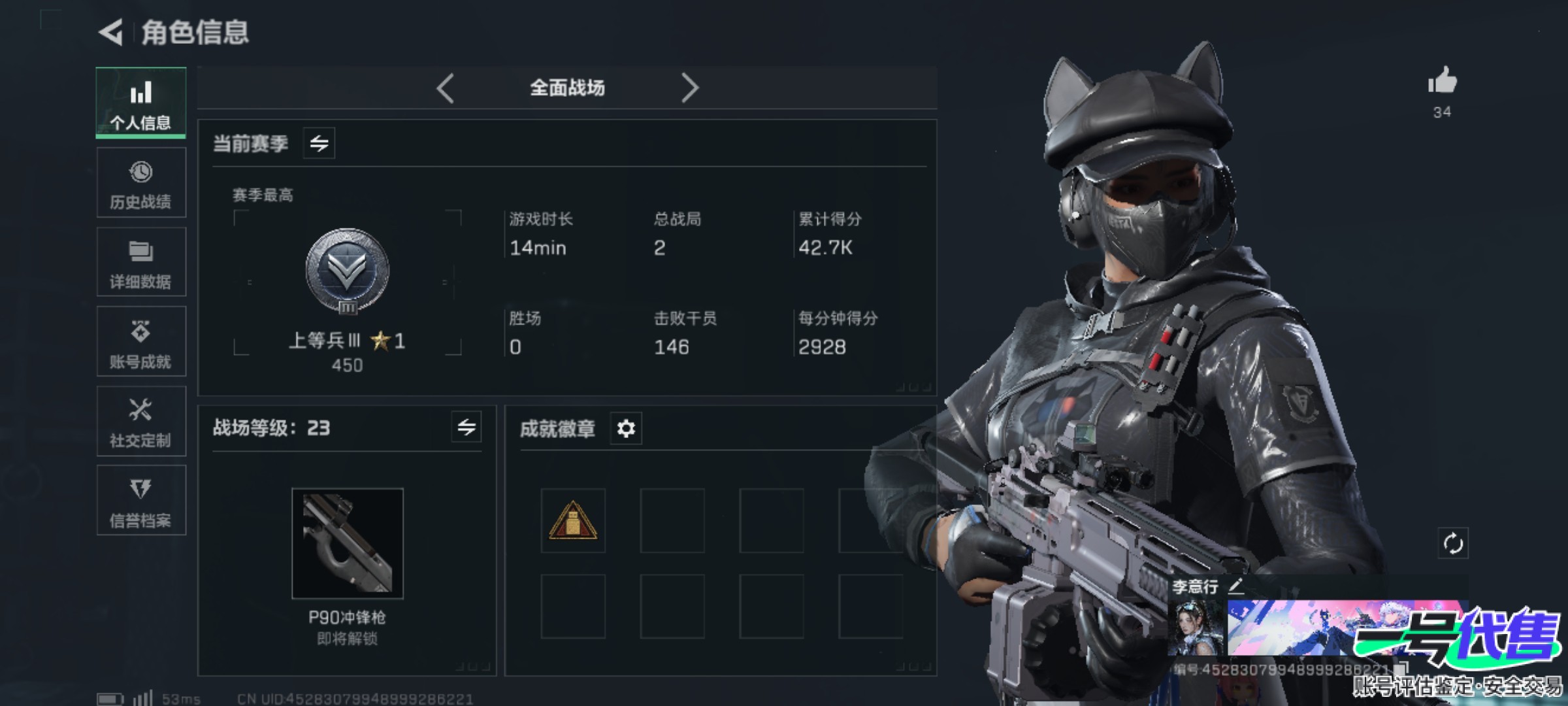Switch to next game mode with right arrow
1568x706 pixels.
(x=690, y=88)
